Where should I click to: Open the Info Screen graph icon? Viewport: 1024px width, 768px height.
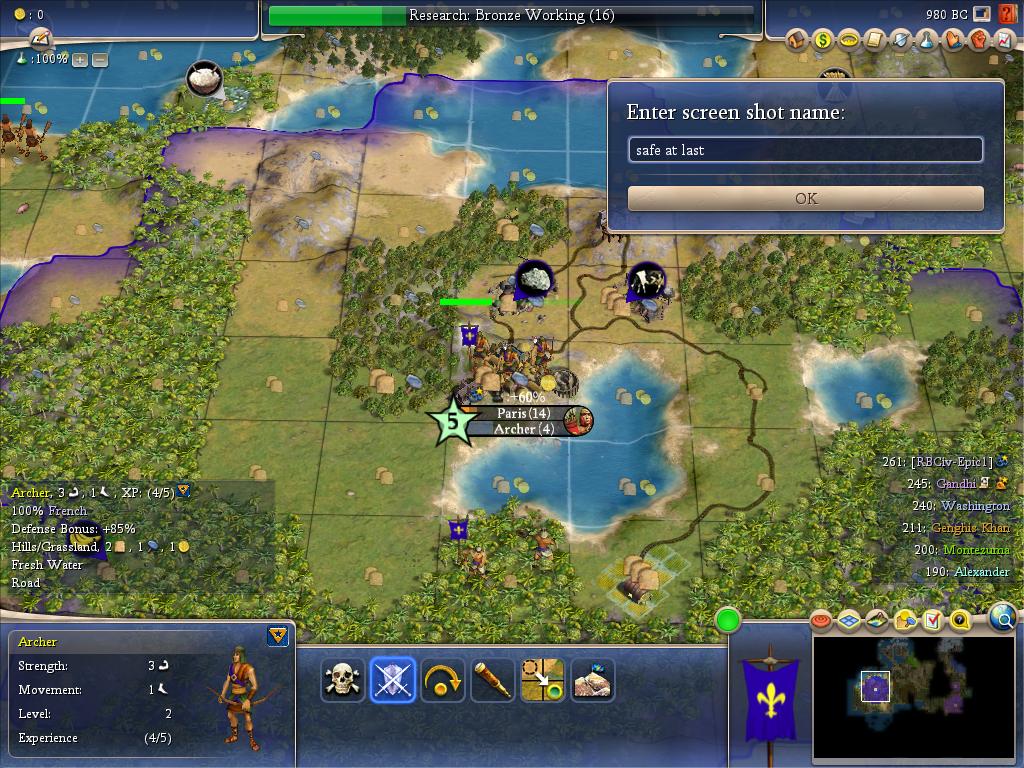pos(1004,40)
